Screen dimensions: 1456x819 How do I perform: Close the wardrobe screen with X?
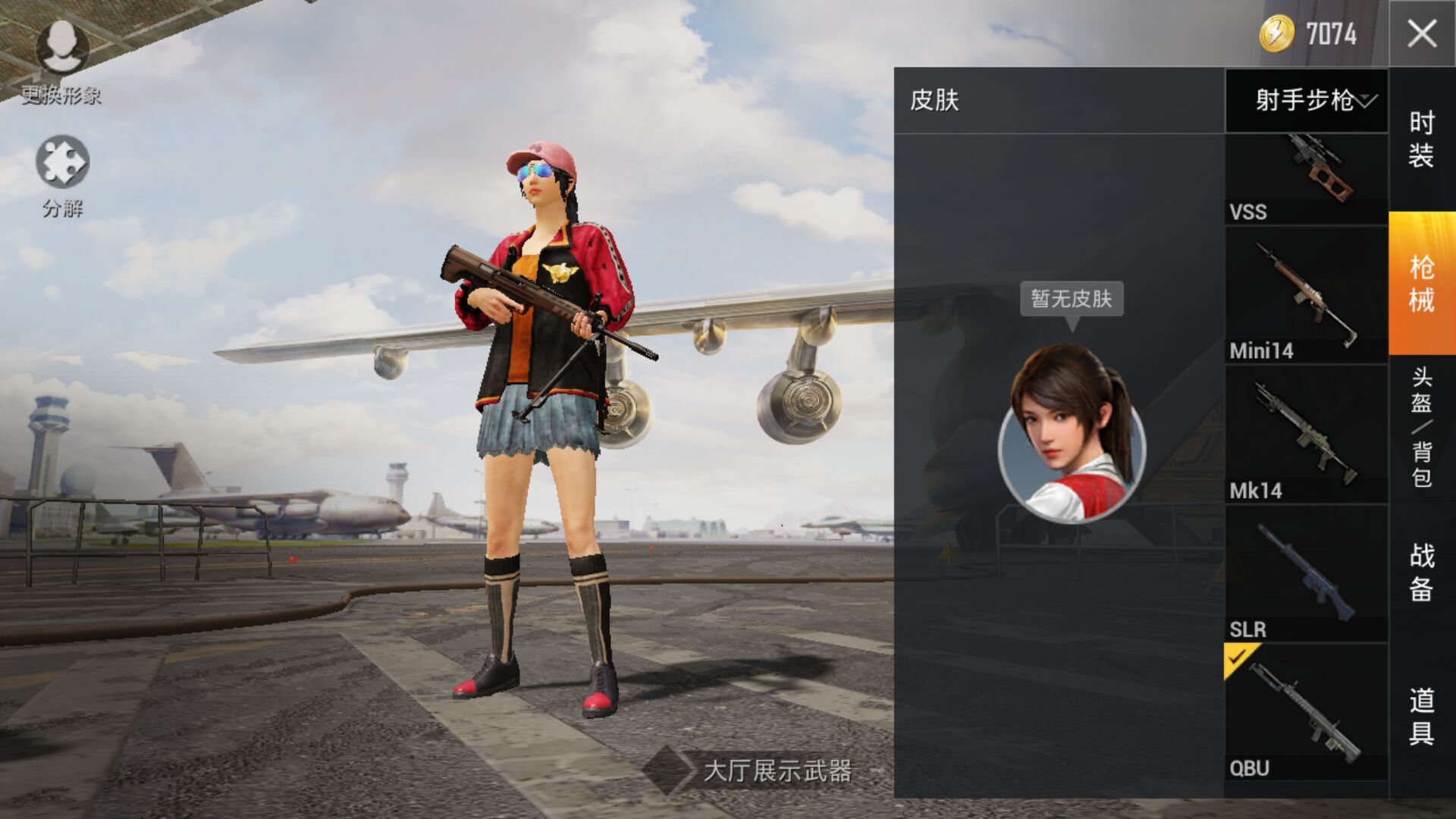(x=1422, y=33)
